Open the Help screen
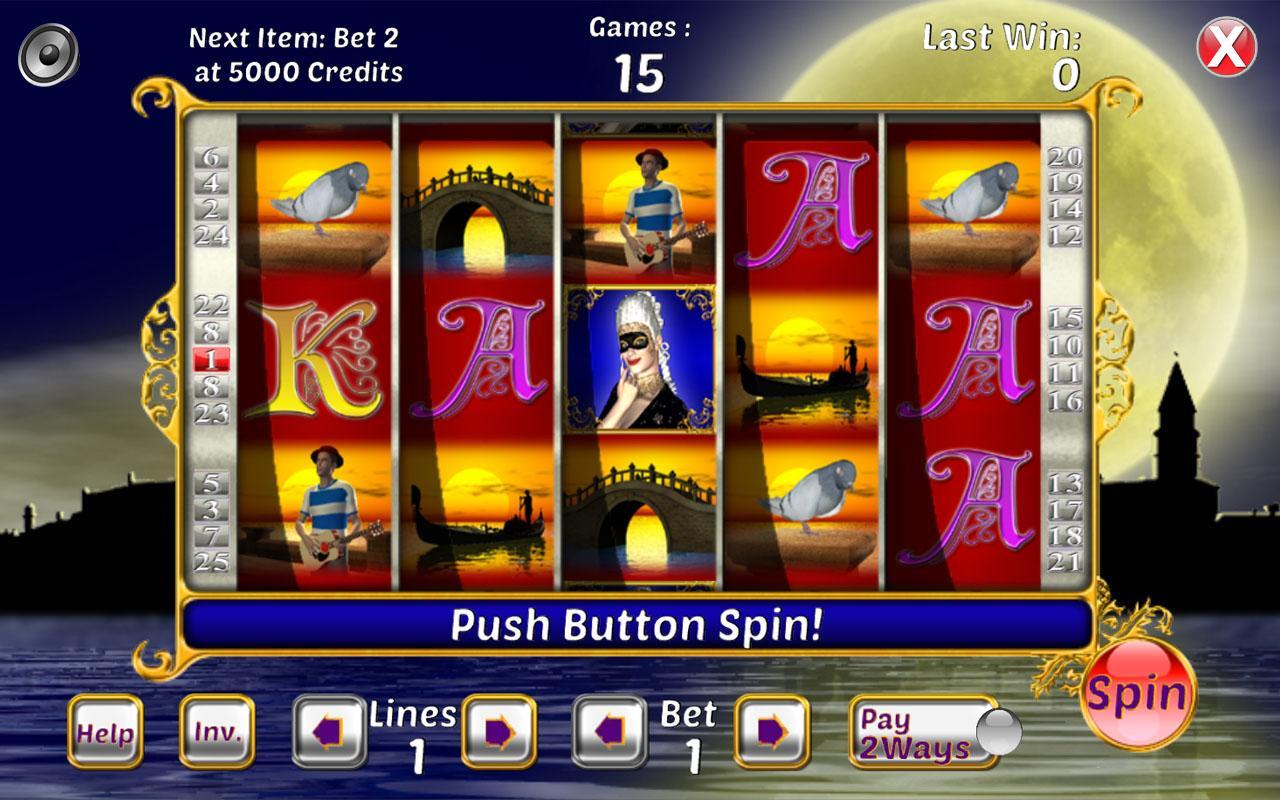Screen dimensions: 1280x800 105,733
